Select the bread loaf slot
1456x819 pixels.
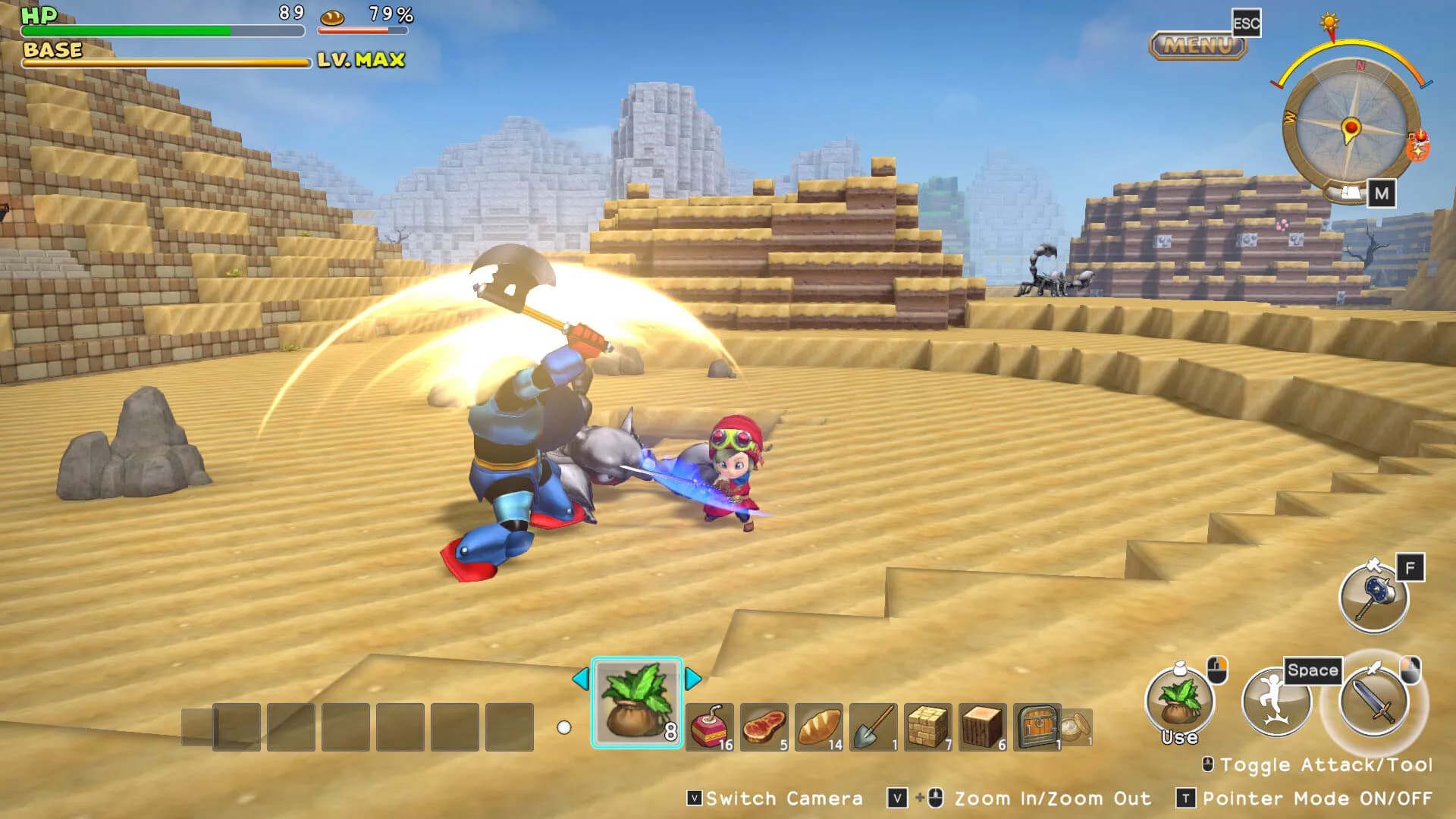pyautogui.click(x=819, y=727)
